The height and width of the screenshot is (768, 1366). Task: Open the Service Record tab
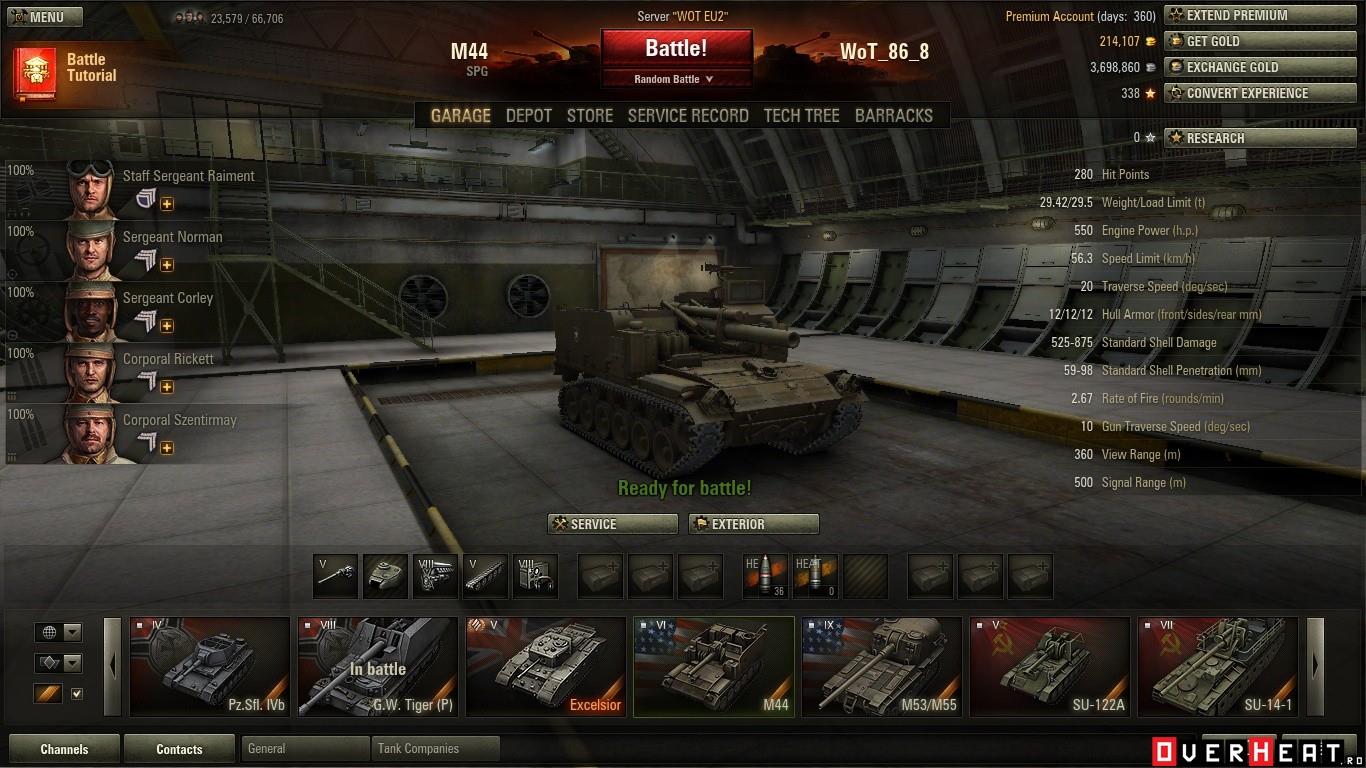[688, 116]
